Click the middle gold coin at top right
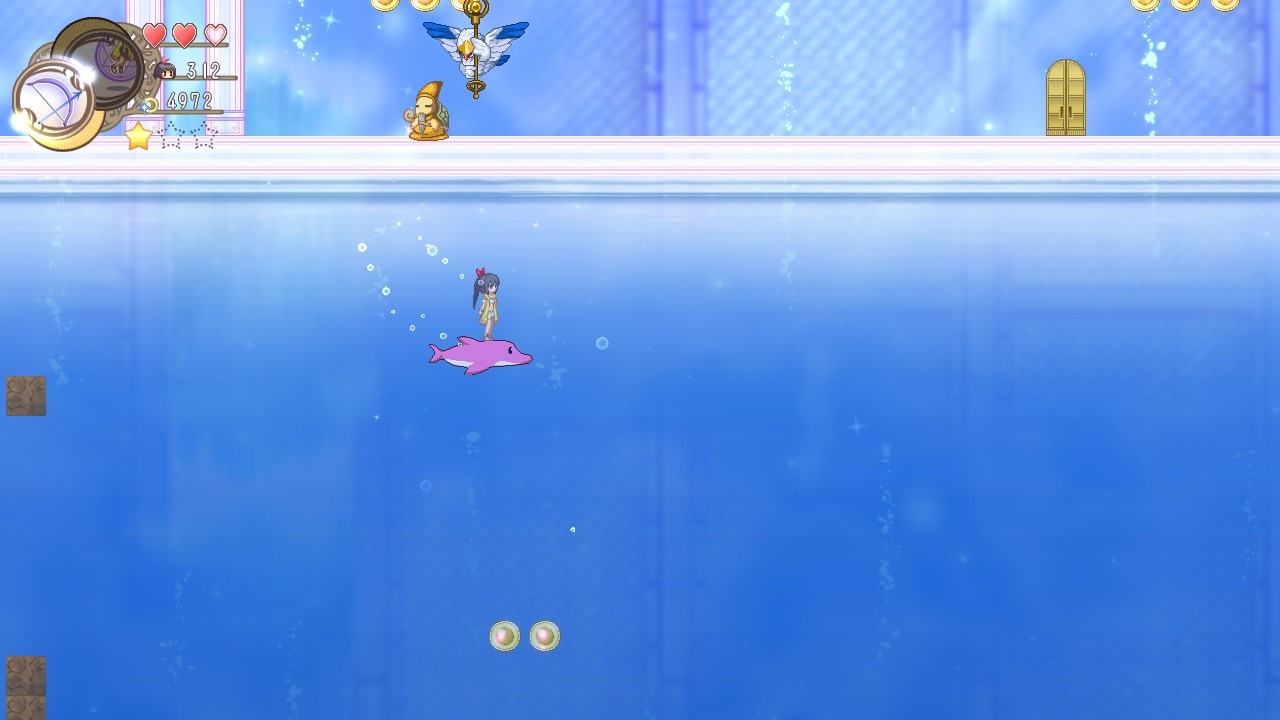This screenshot has height=720, width=1280. coord(1183,5)
